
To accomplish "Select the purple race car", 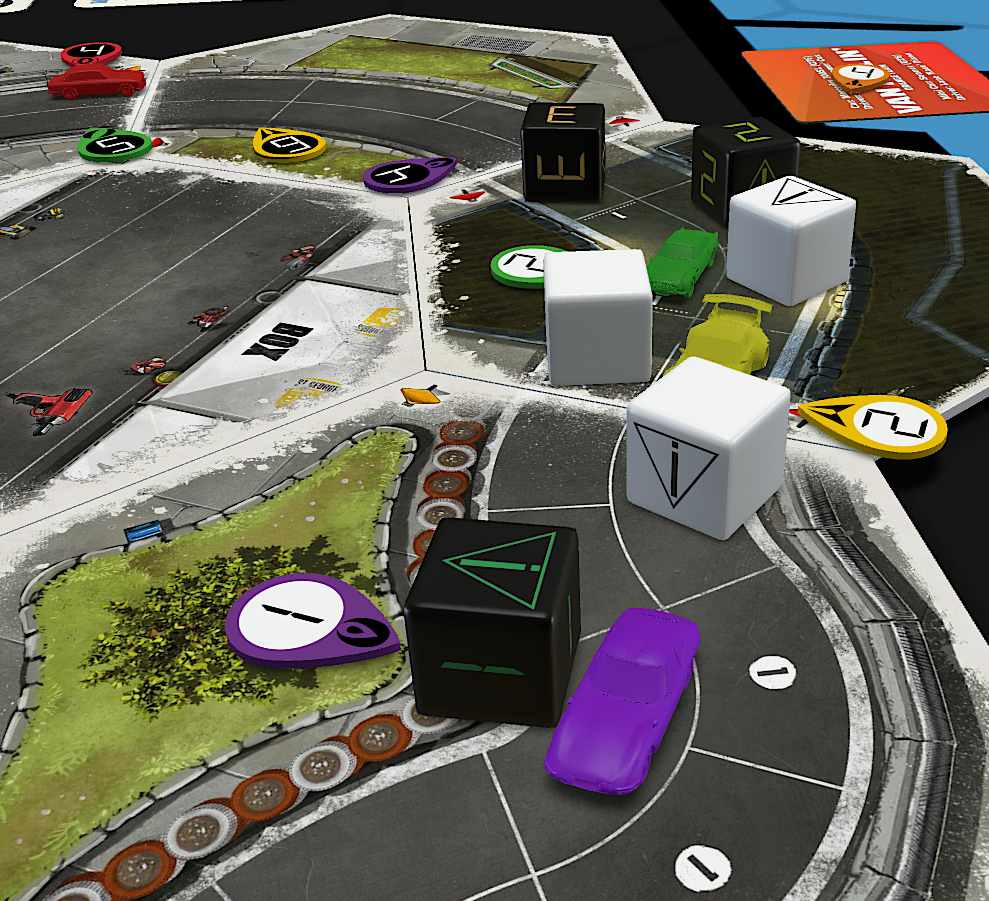I will click(x=620, y=700).
